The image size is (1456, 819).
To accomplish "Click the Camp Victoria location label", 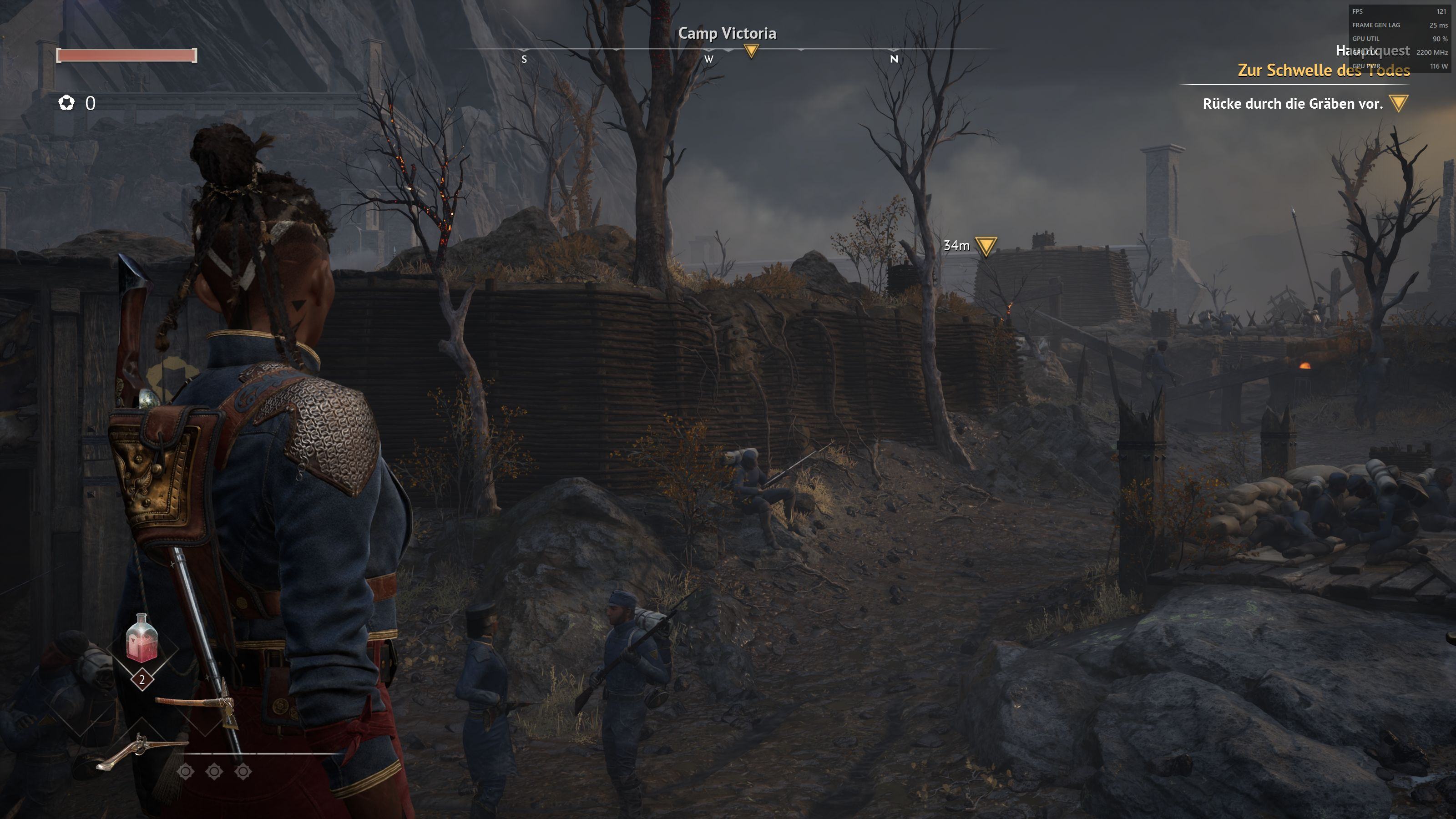I will coord(727,33).
